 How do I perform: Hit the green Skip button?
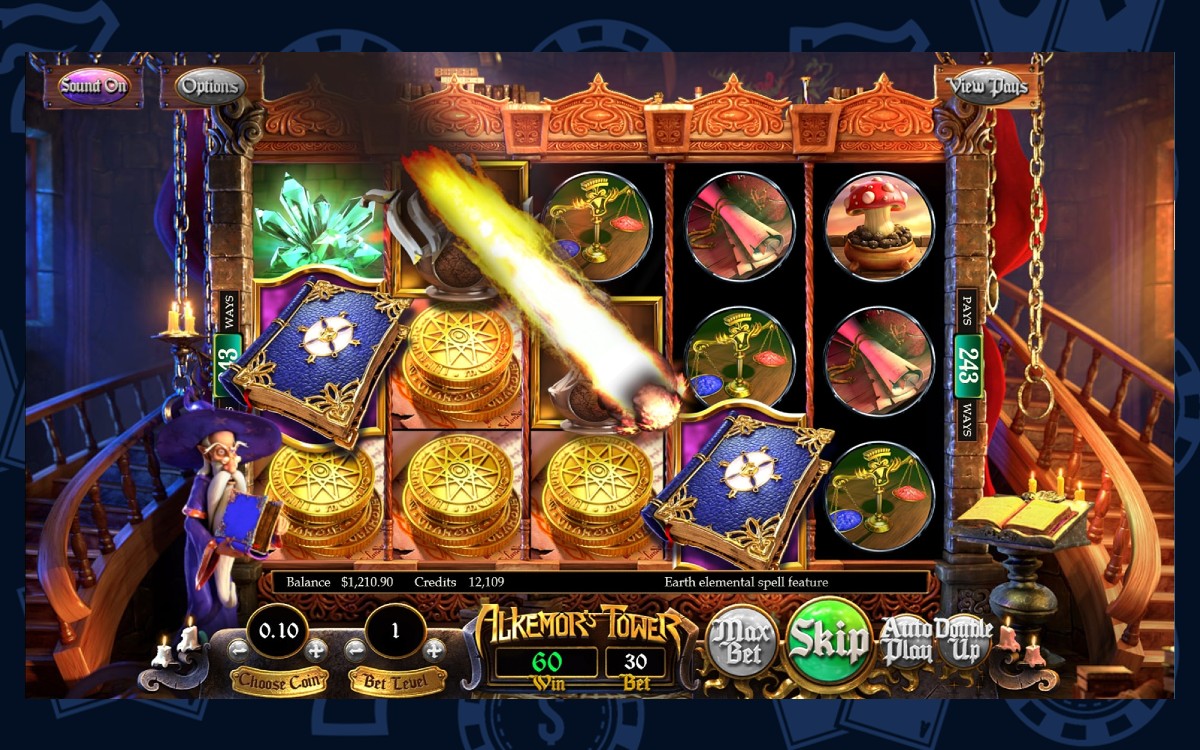pos(829,641)
